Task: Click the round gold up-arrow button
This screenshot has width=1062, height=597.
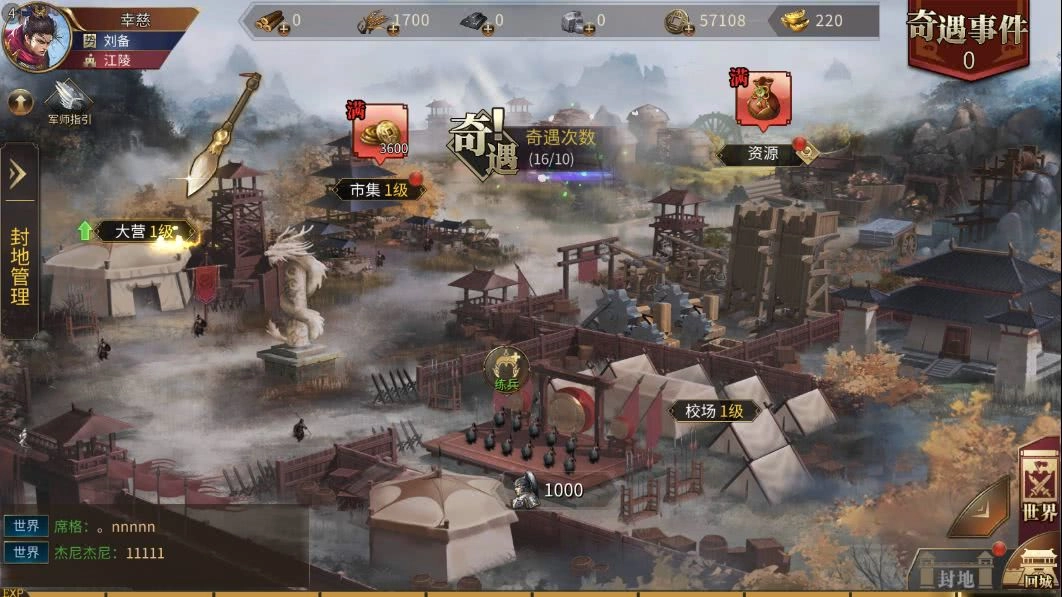Action: pyautogui.click(x=20, y=101)
